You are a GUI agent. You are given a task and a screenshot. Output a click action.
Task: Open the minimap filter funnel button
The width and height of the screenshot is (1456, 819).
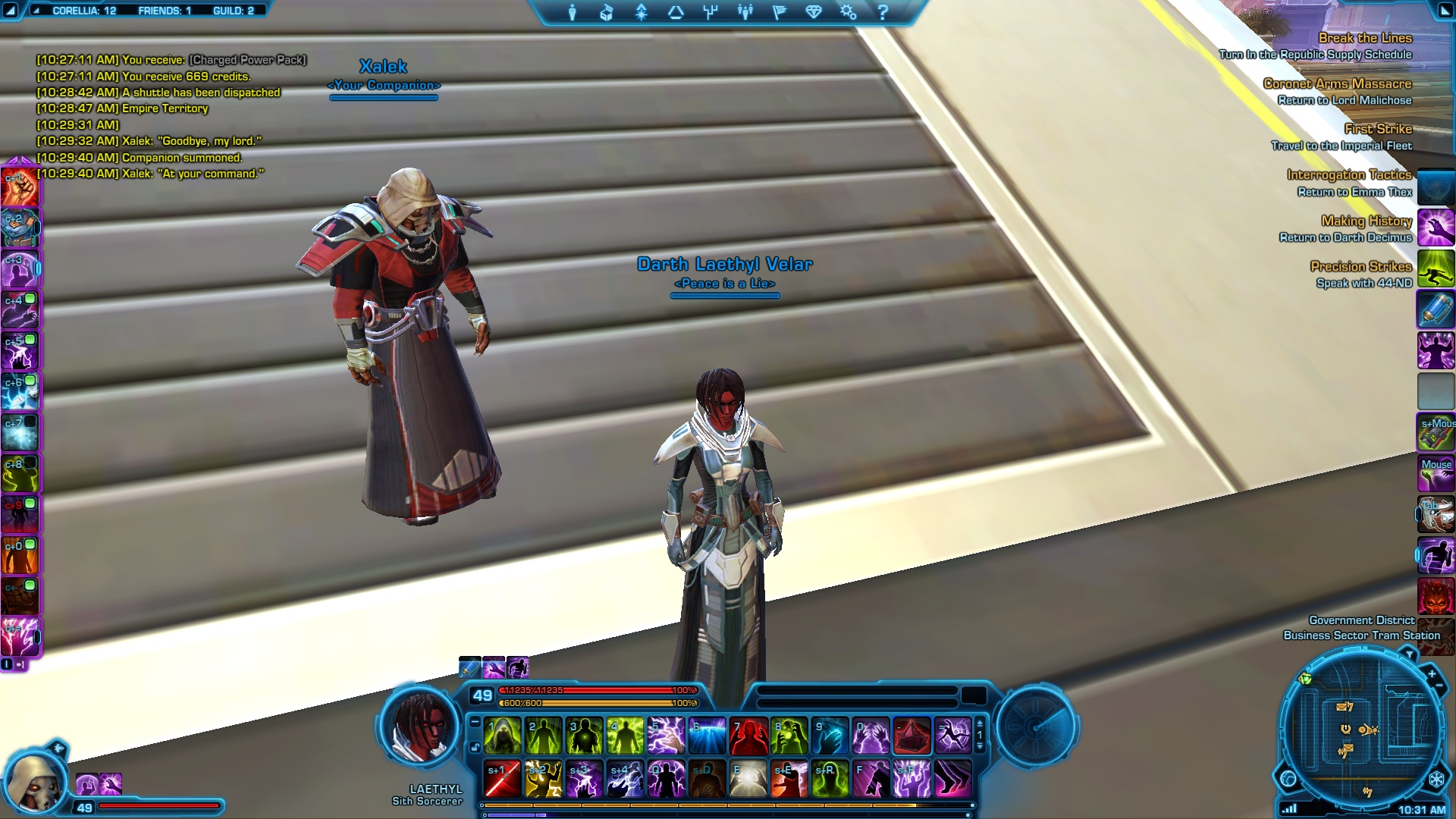(1409, 654)
